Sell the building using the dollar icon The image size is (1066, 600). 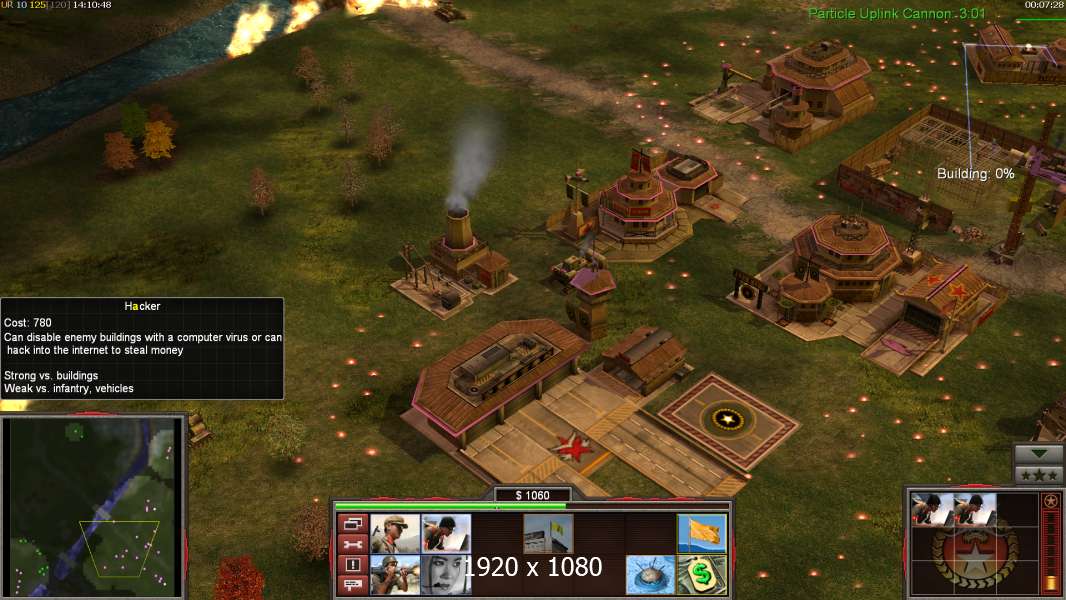(701, 574)
